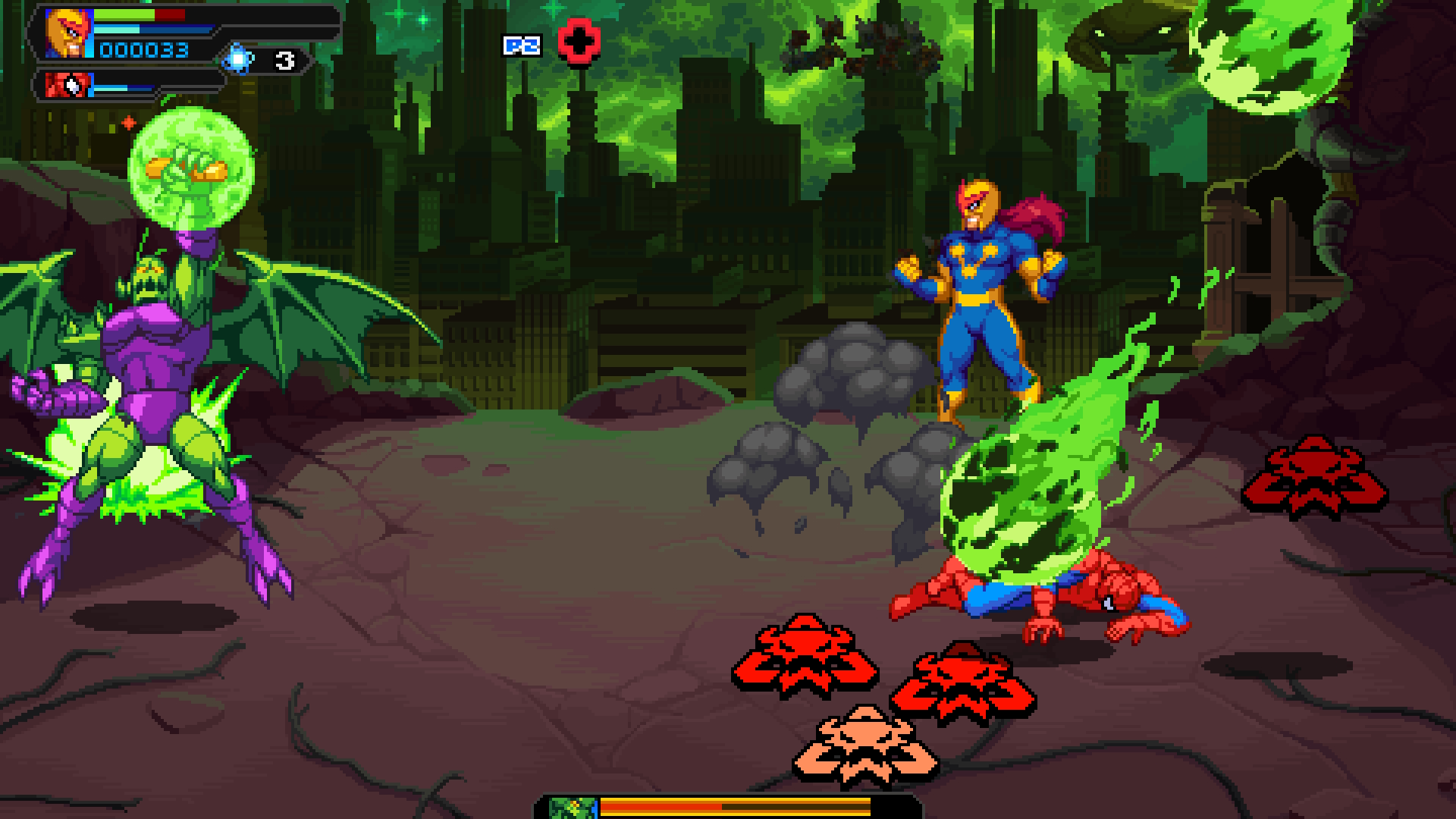
Task: Click the Green Goblin boss portrait
Action: pos(573,807)
